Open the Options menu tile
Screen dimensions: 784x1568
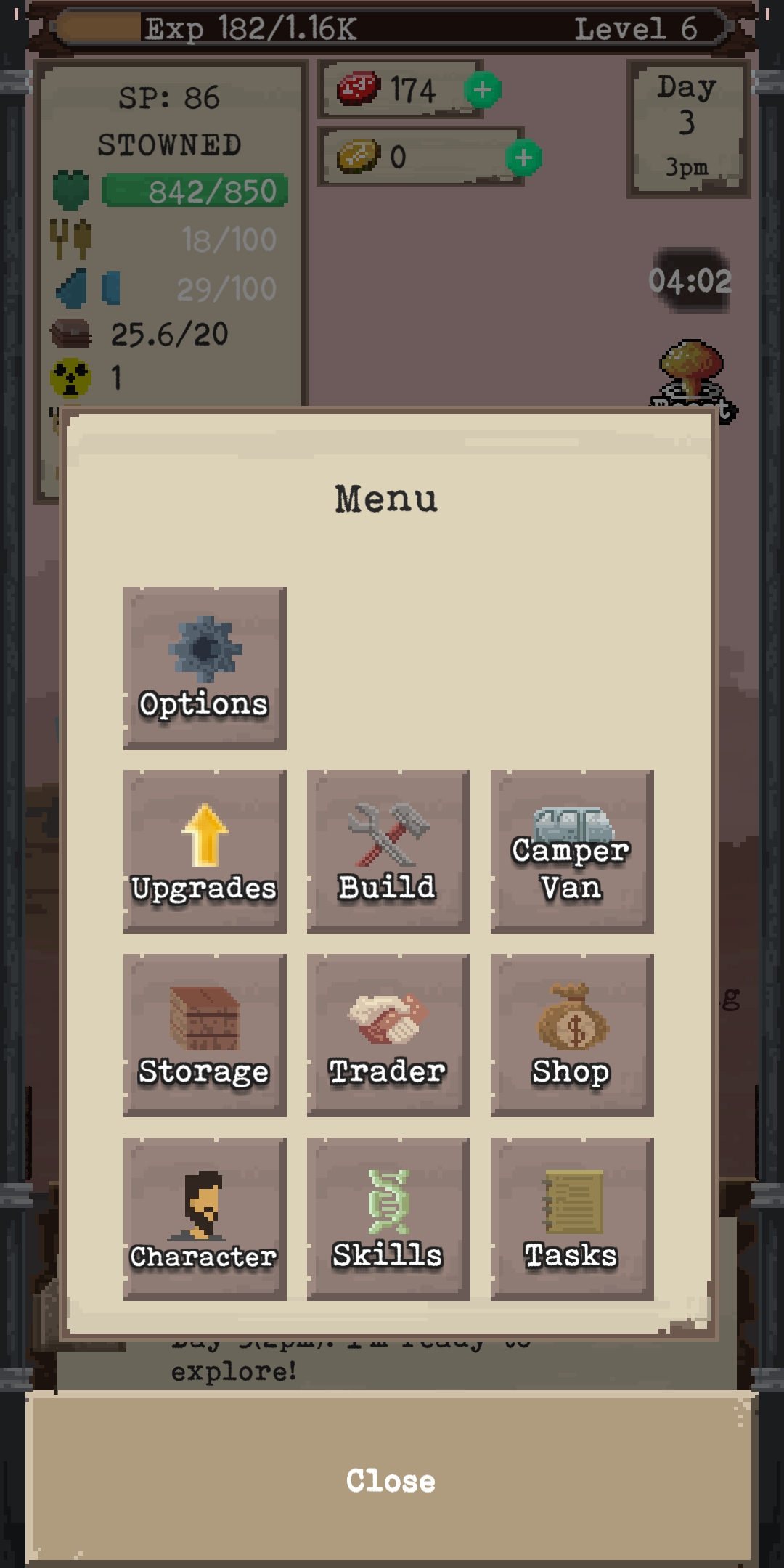click(x=205, y=668)
